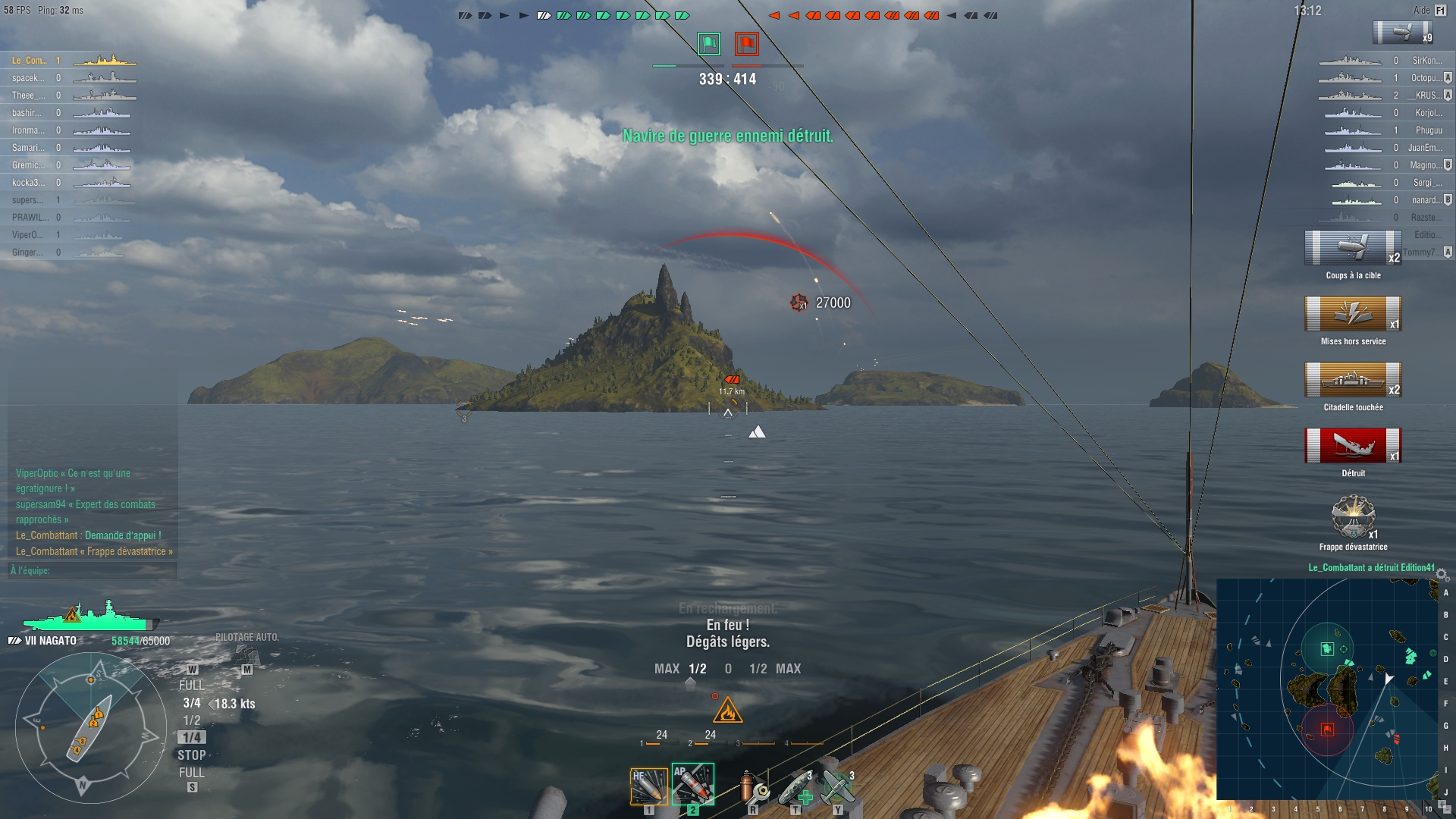Click the Citadelle touchée ribbon

1353,380
